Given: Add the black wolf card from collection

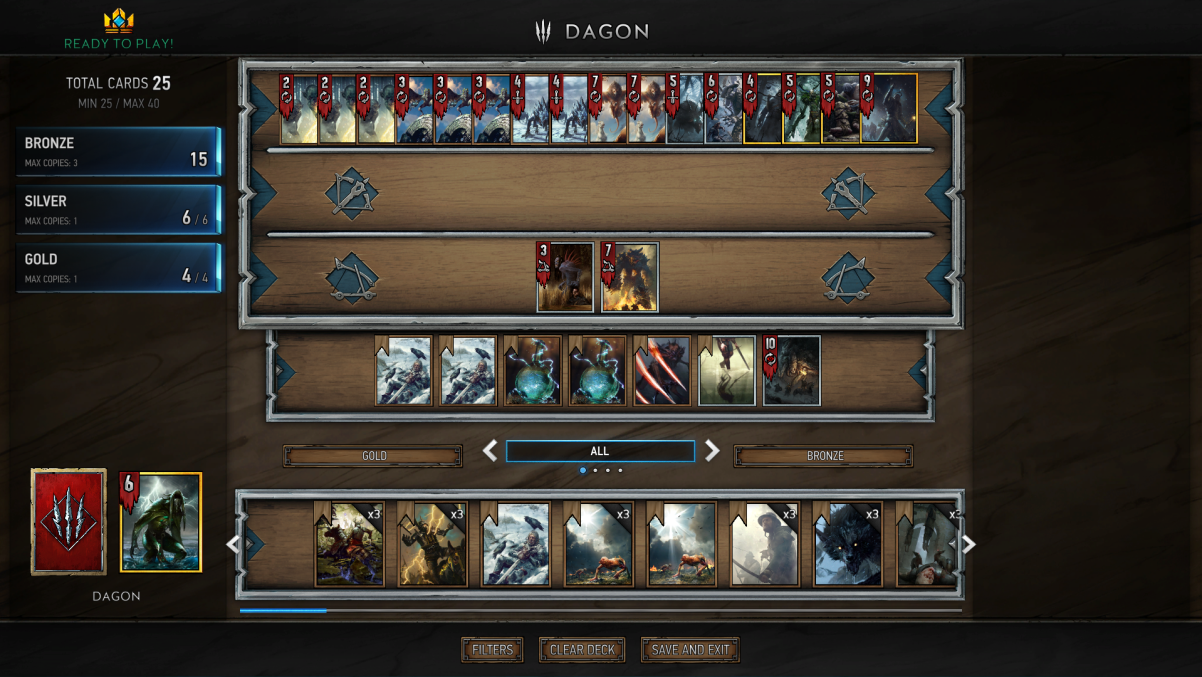Looking at the screenshot, I should pyautogui.click(x=848, y=545).
